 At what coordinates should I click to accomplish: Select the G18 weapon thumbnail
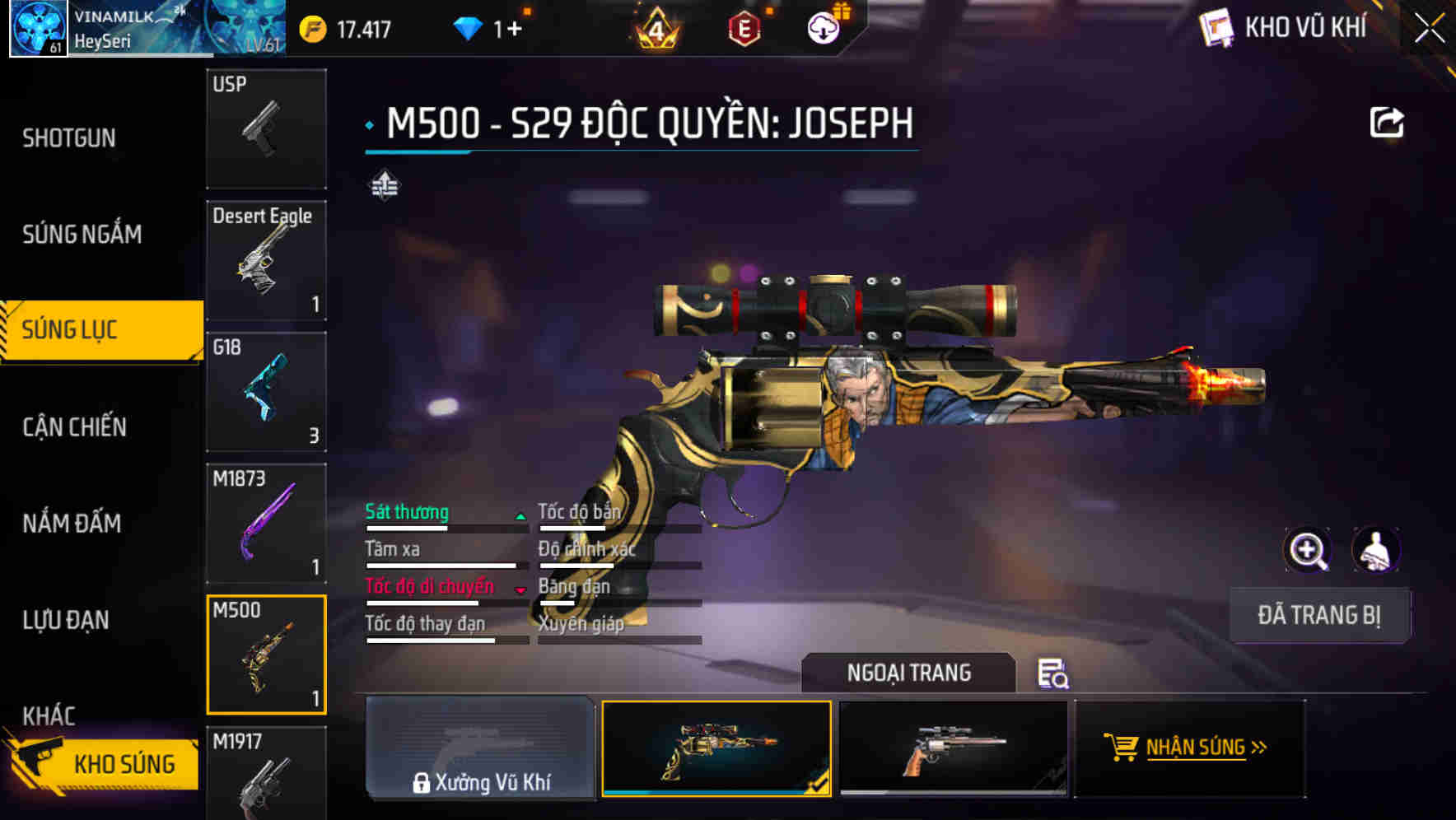click(x=266, y=393)
